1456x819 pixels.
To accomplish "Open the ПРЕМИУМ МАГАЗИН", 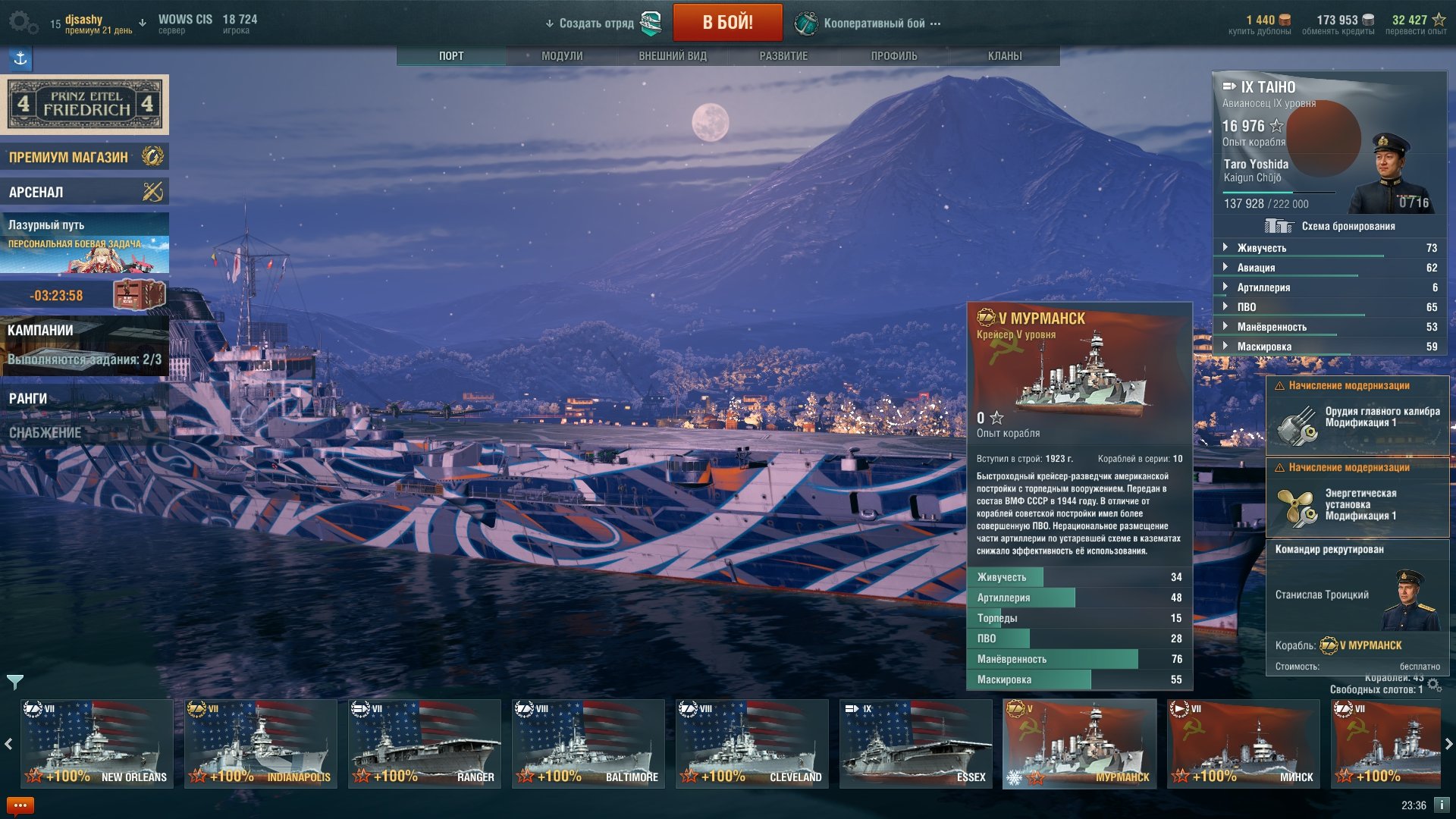I will coord(84,157).
